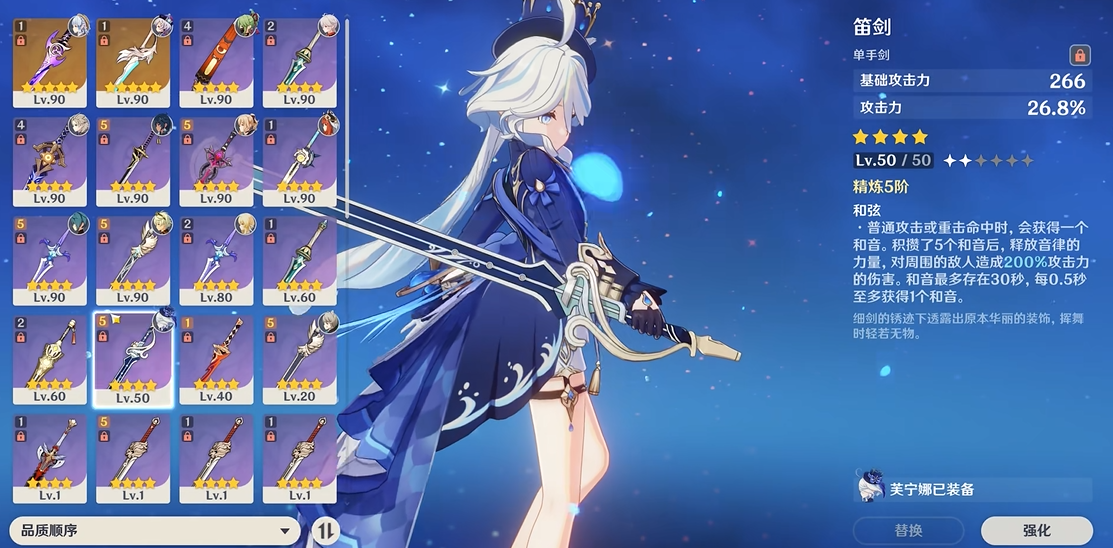Screen dimensions: 1113x548
Task: Choose the Lv.80 blue sword
Action: pyautogui.click(x=216, y=258)
